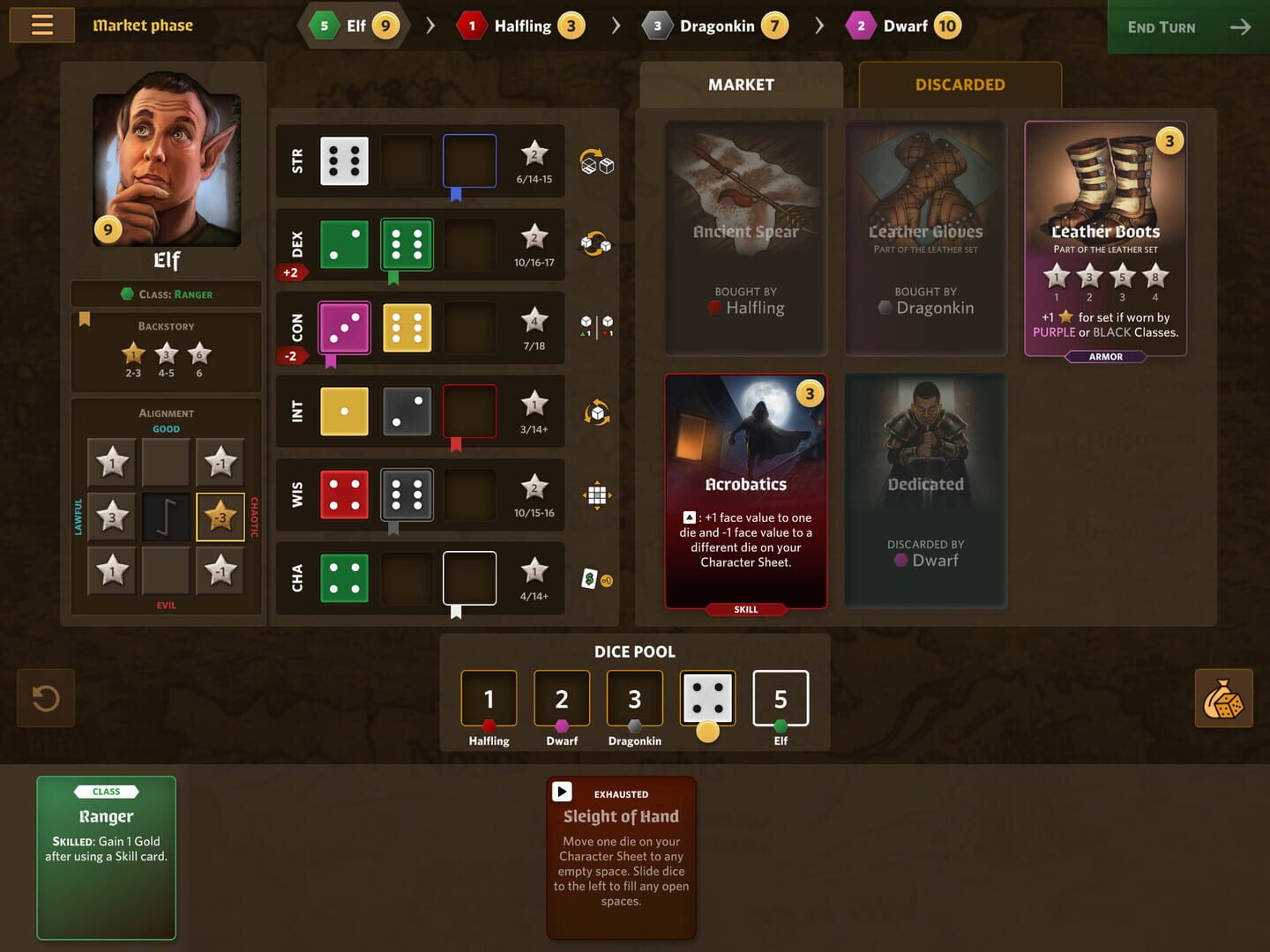Toggle the lawful 3-star alignment slot
The width and height of the screenshot is (1270, 952).
111,517
